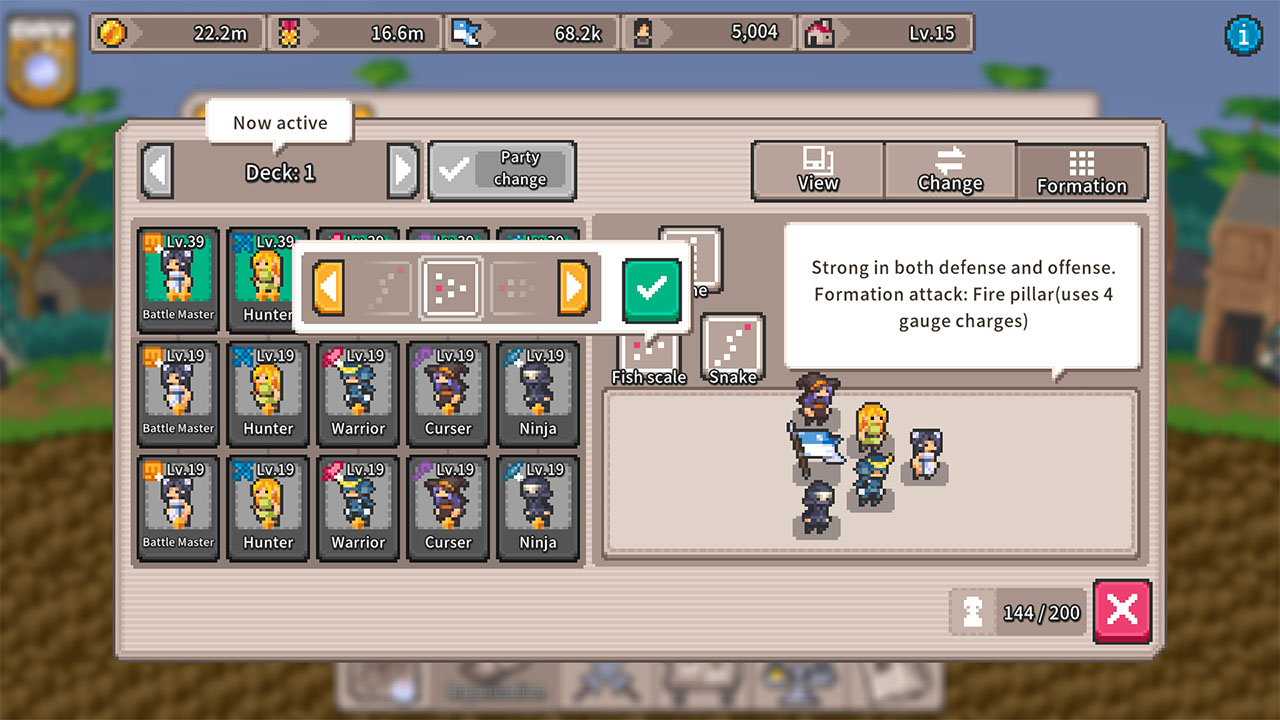Switch to the View tab
The height and width of the screenshot is (720, 1280).
coord(817,171)
